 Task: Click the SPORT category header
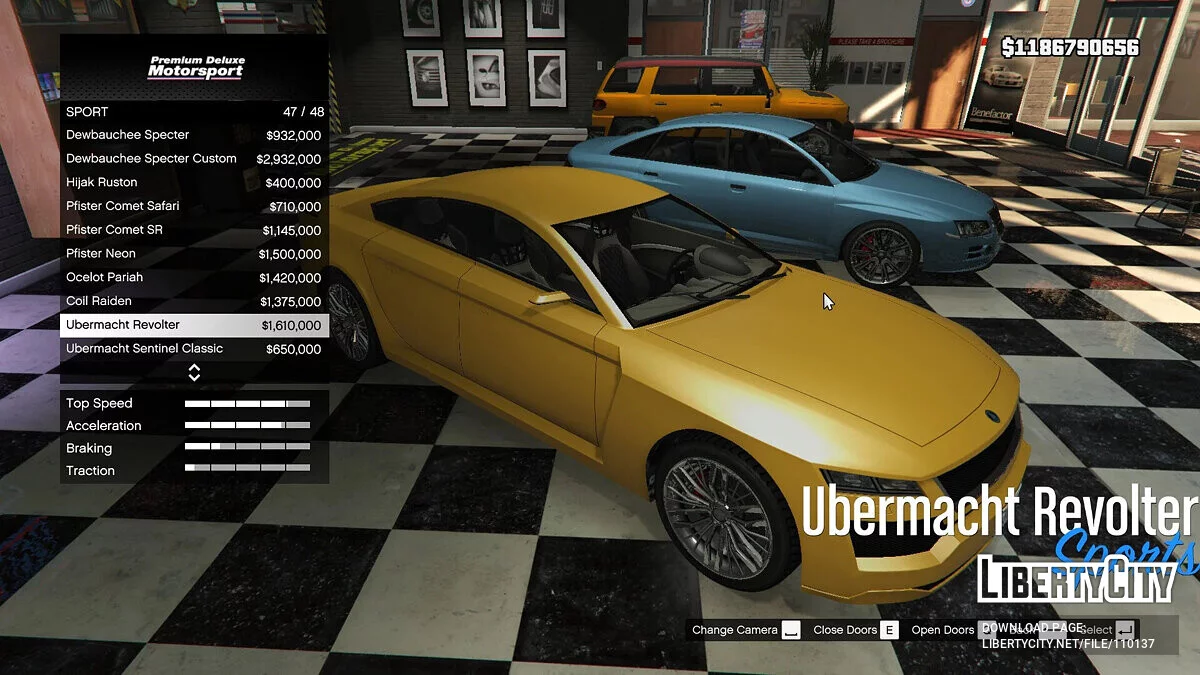194,111
